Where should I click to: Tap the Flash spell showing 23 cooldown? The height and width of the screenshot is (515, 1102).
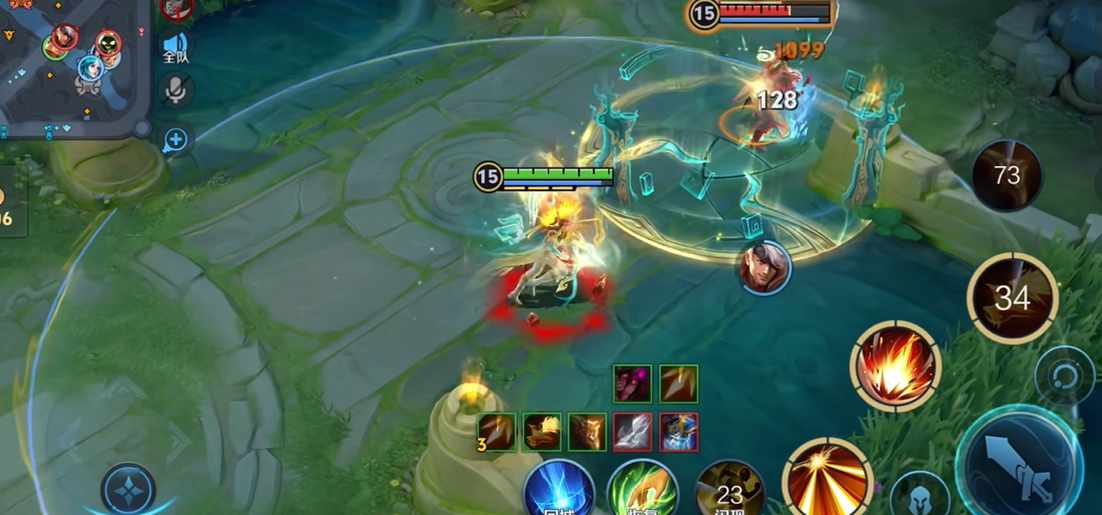click(729, 491)
